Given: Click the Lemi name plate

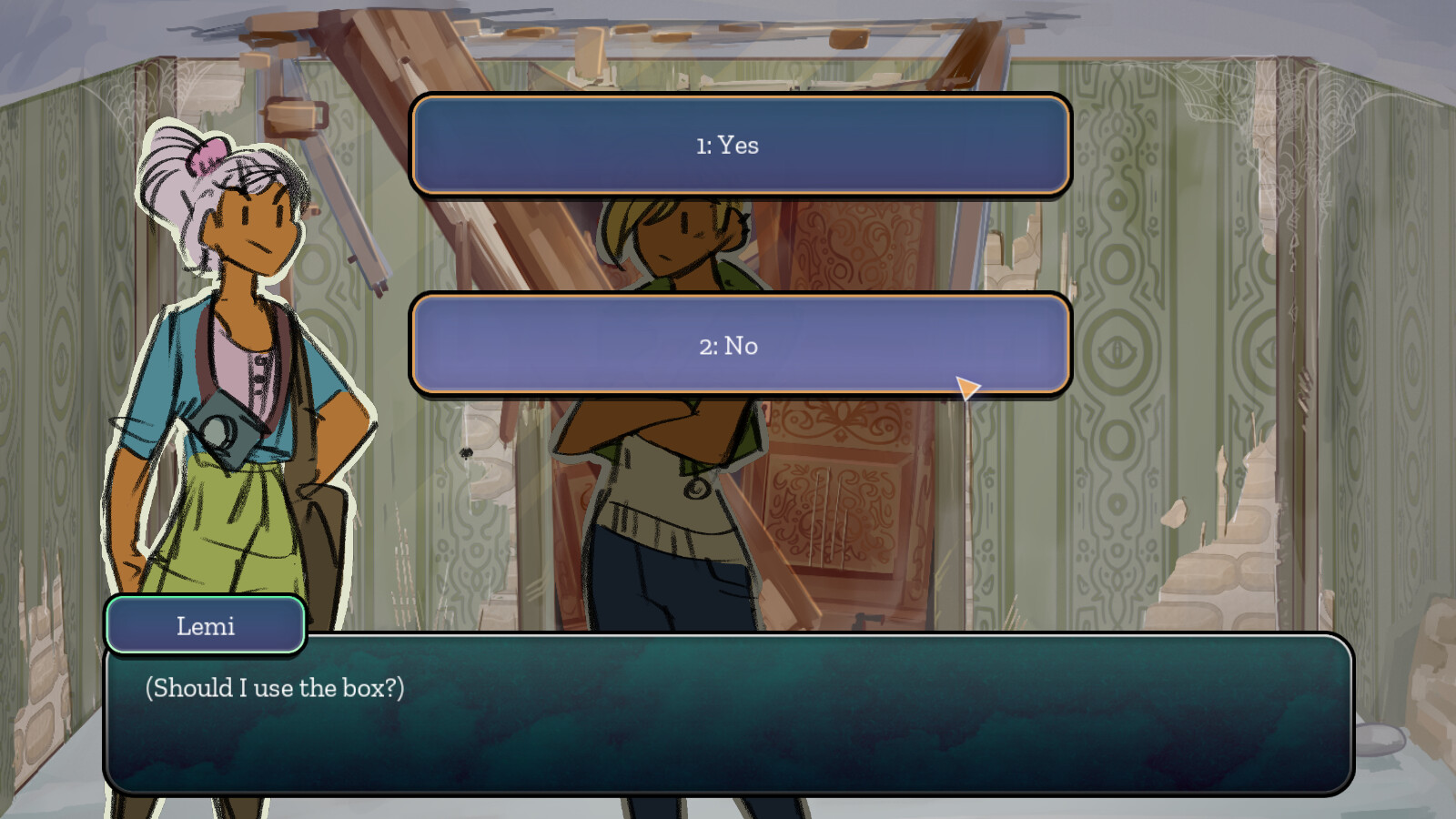Looking at the screenshot, I should tap(204, 625).
